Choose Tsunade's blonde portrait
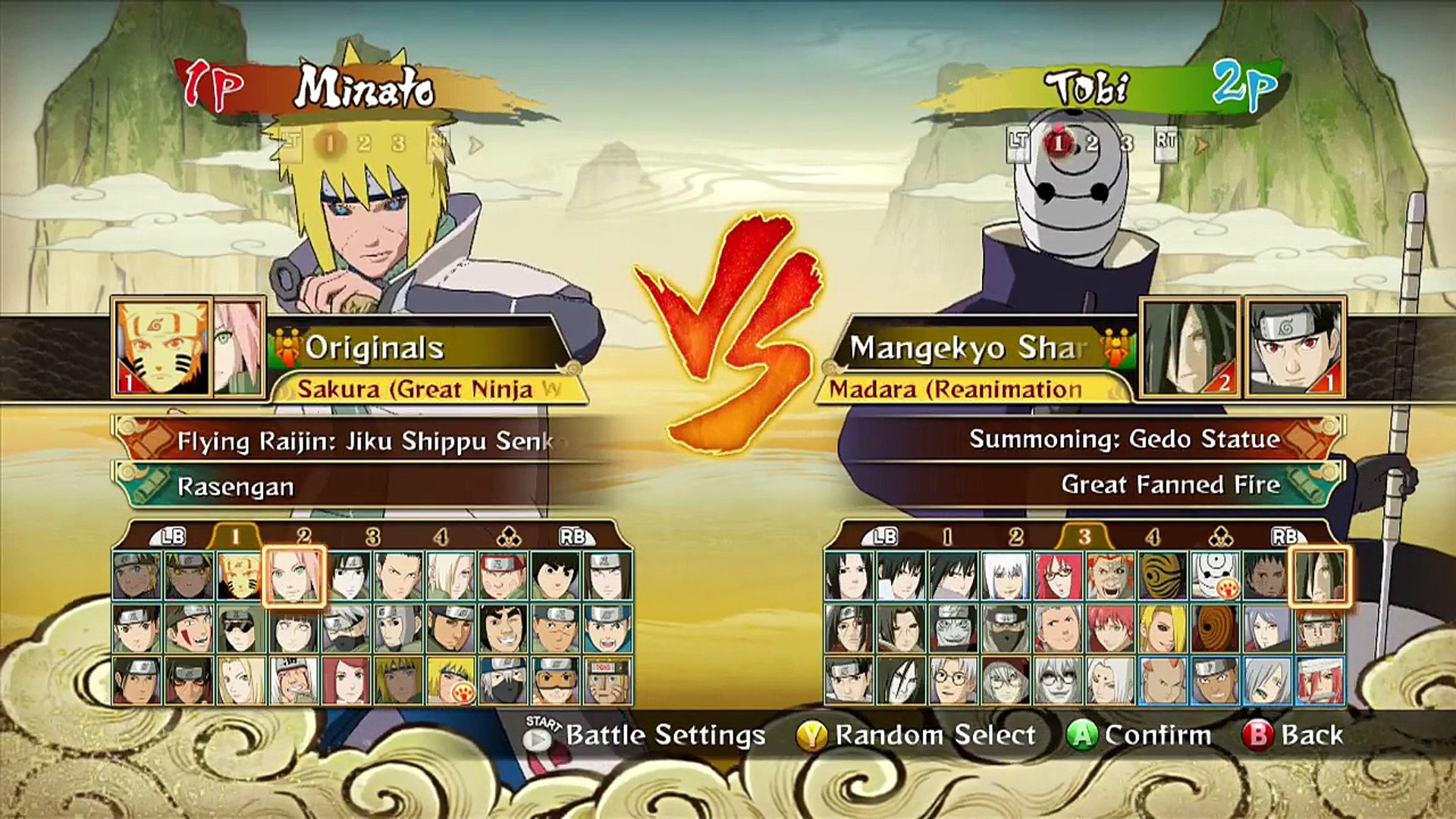 240,680
